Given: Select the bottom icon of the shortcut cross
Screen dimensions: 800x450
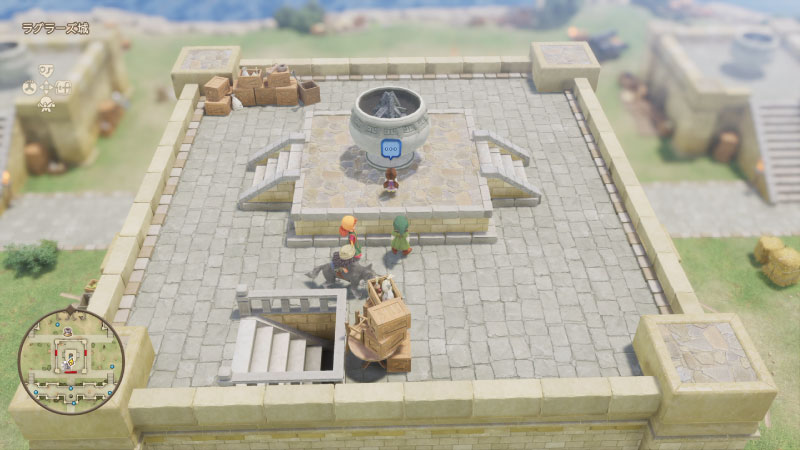Looking at the screenshot, I should point(46,102).
